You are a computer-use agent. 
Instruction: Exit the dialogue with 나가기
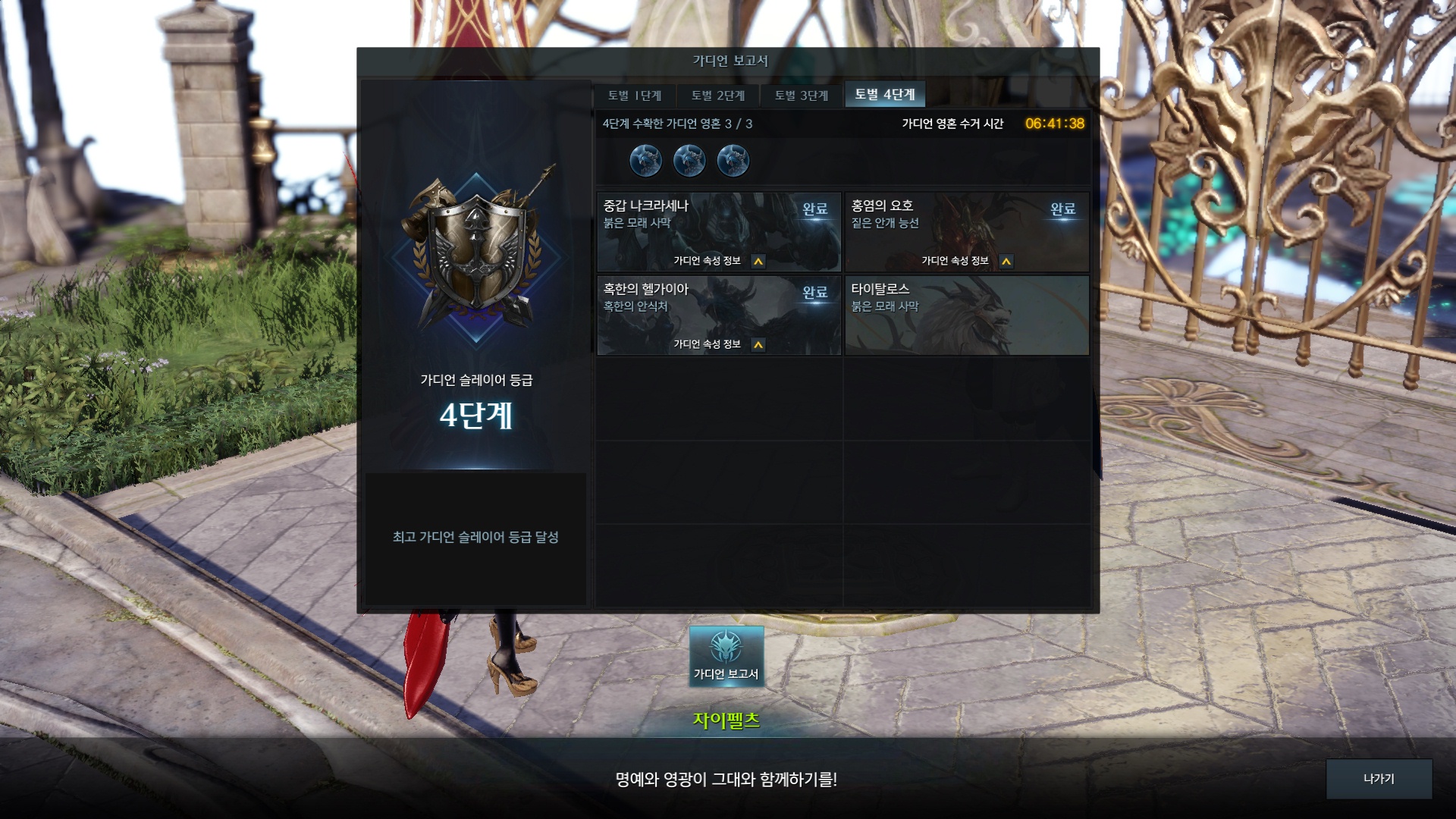[1379, 779]
